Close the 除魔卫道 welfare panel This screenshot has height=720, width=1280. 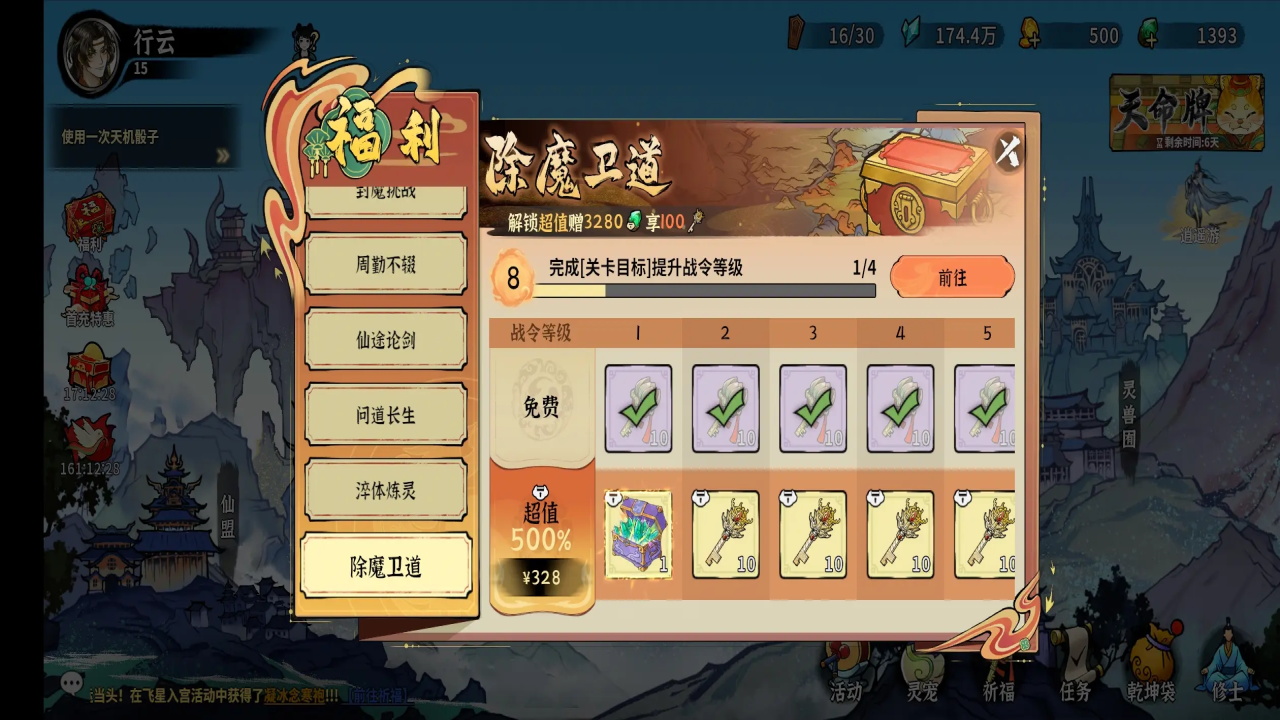(1008, 152)
